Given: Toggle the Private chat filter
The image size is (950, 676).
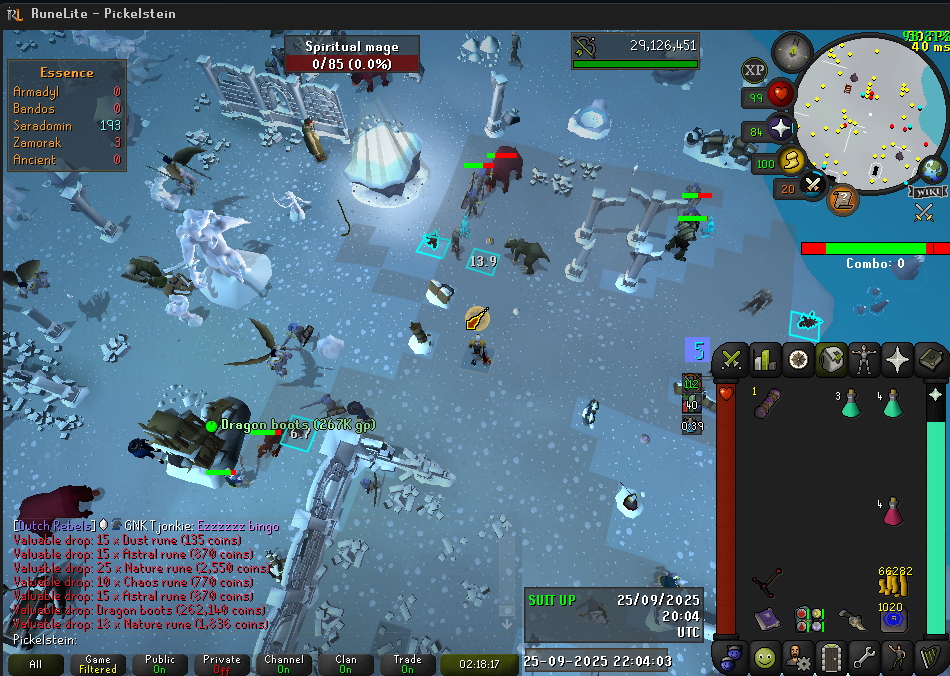Looking at the screenshot, I should click(x=221, y=664).
